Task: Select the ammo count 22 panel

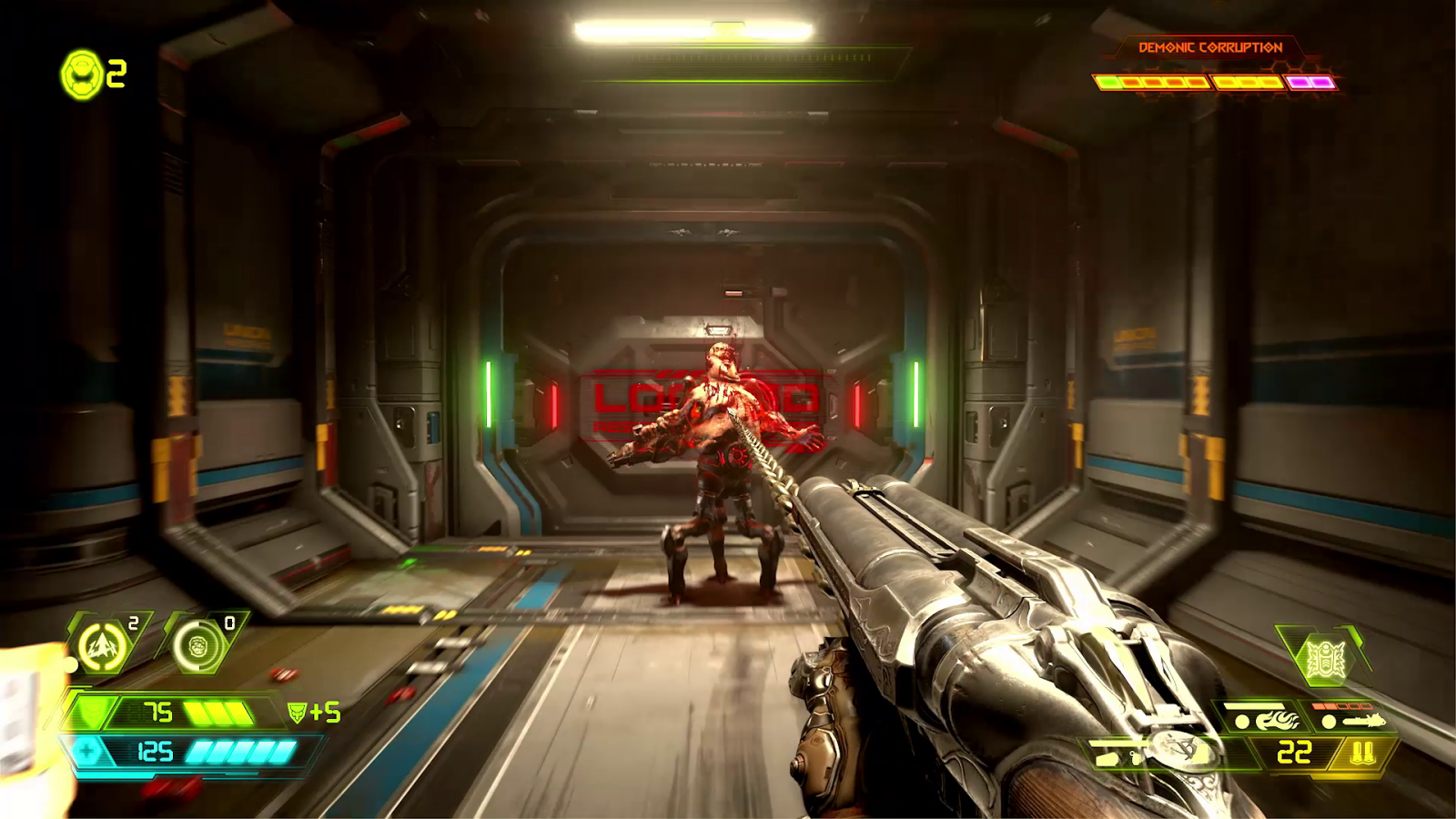Action: [x=1293, y=750]
